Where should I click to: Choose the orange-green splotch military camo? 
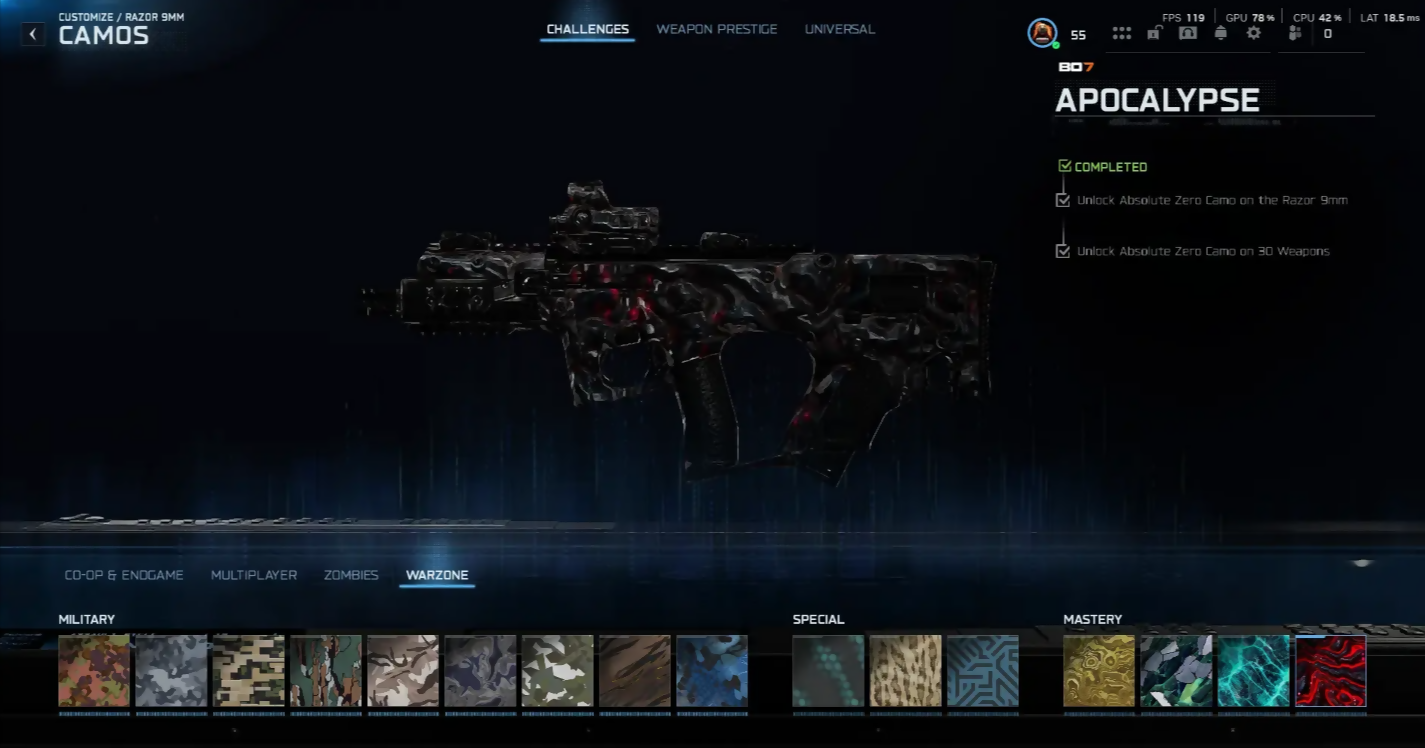point(94,671)
